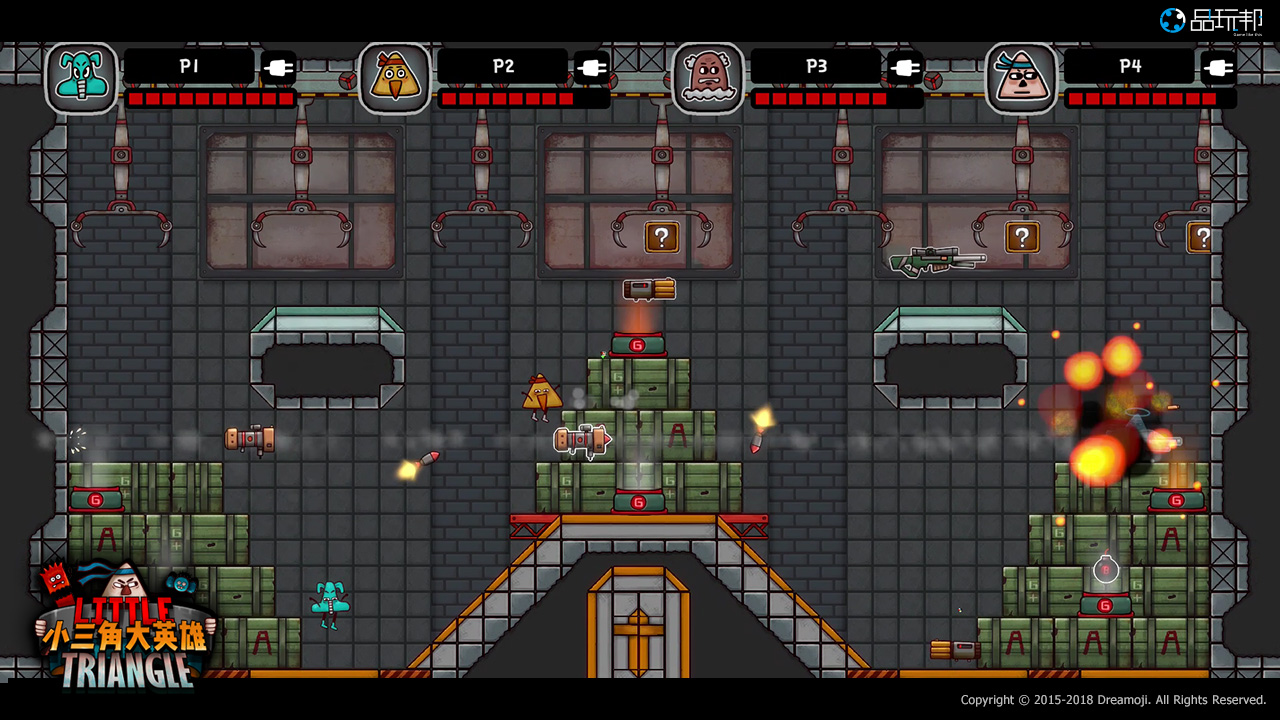Choose the P3 brown blob portrait
Image resolution: width=1280 pixels, height=720 pixels.
point(708,78)
